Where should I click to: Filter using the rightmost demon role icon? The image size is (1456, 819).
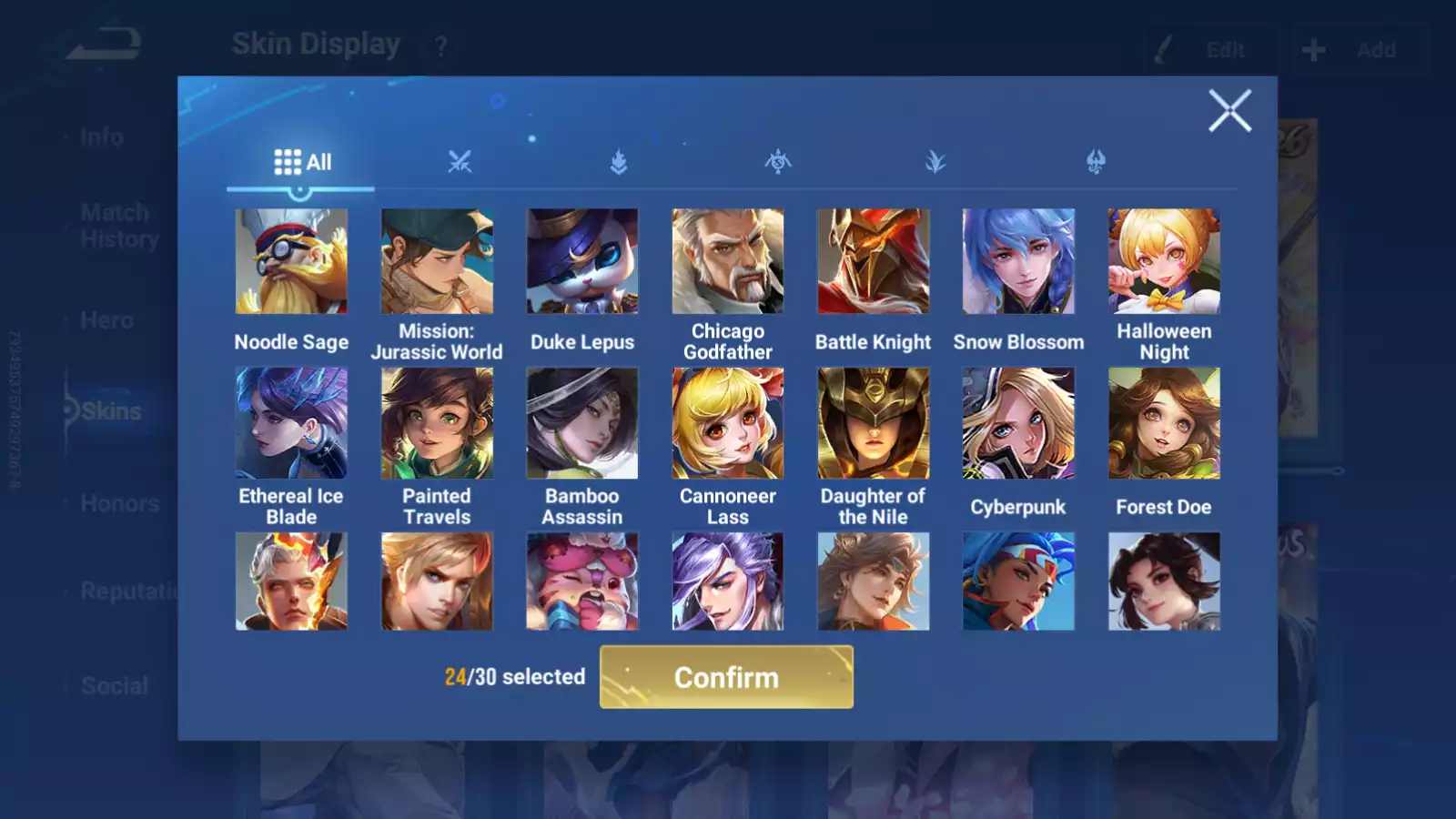point(1097,162)
